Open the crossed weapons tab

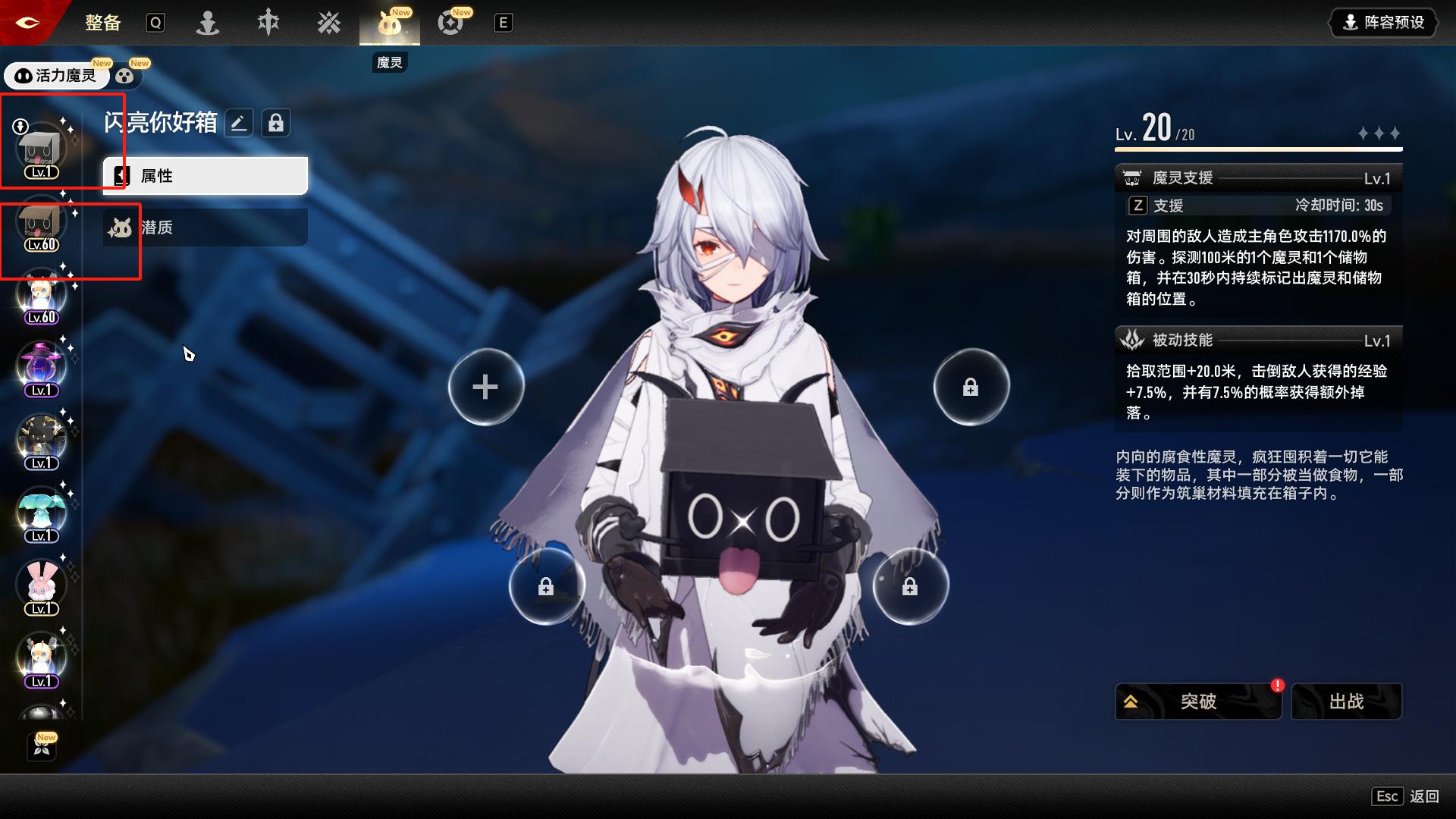tap(329, 24)
